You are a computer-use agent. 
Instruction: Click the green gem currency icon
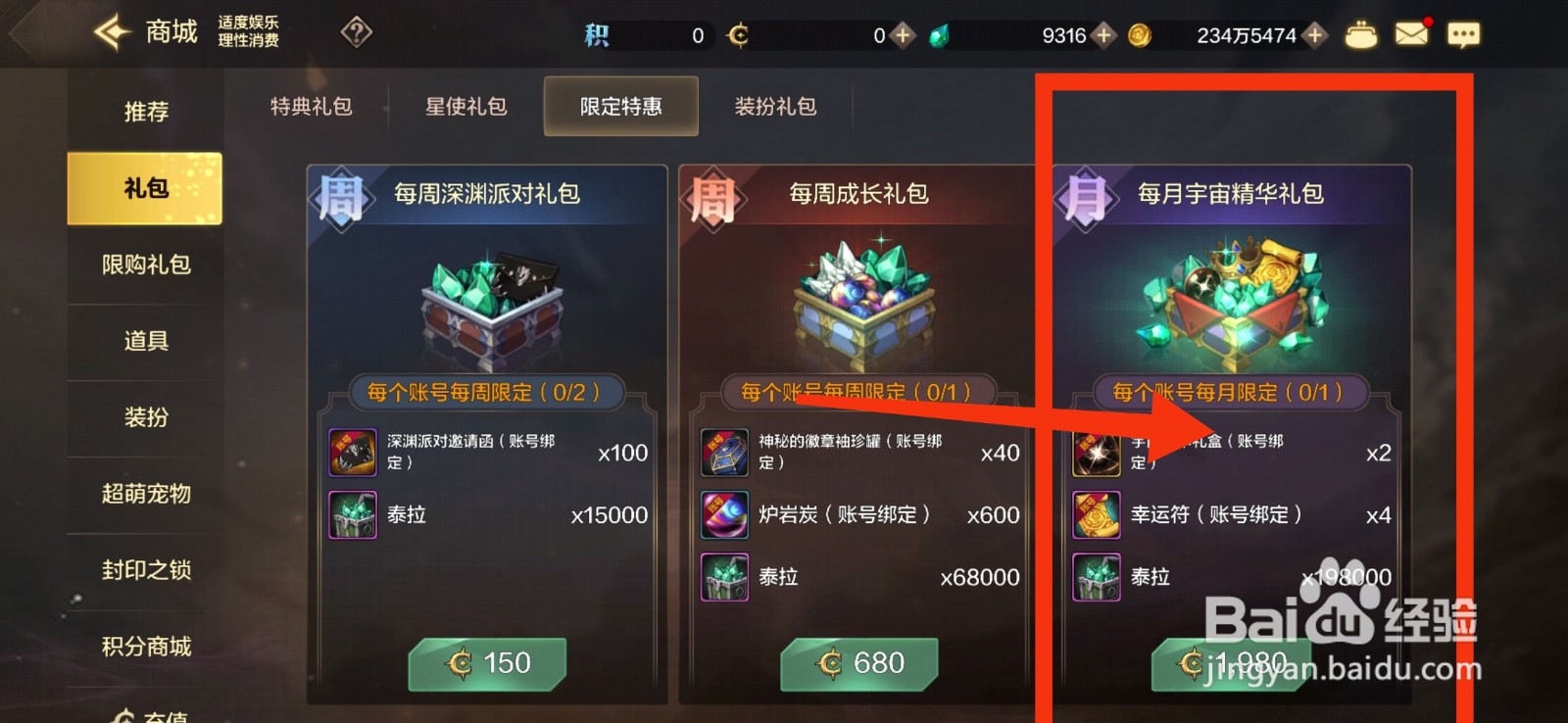click(x=938, y=34)
